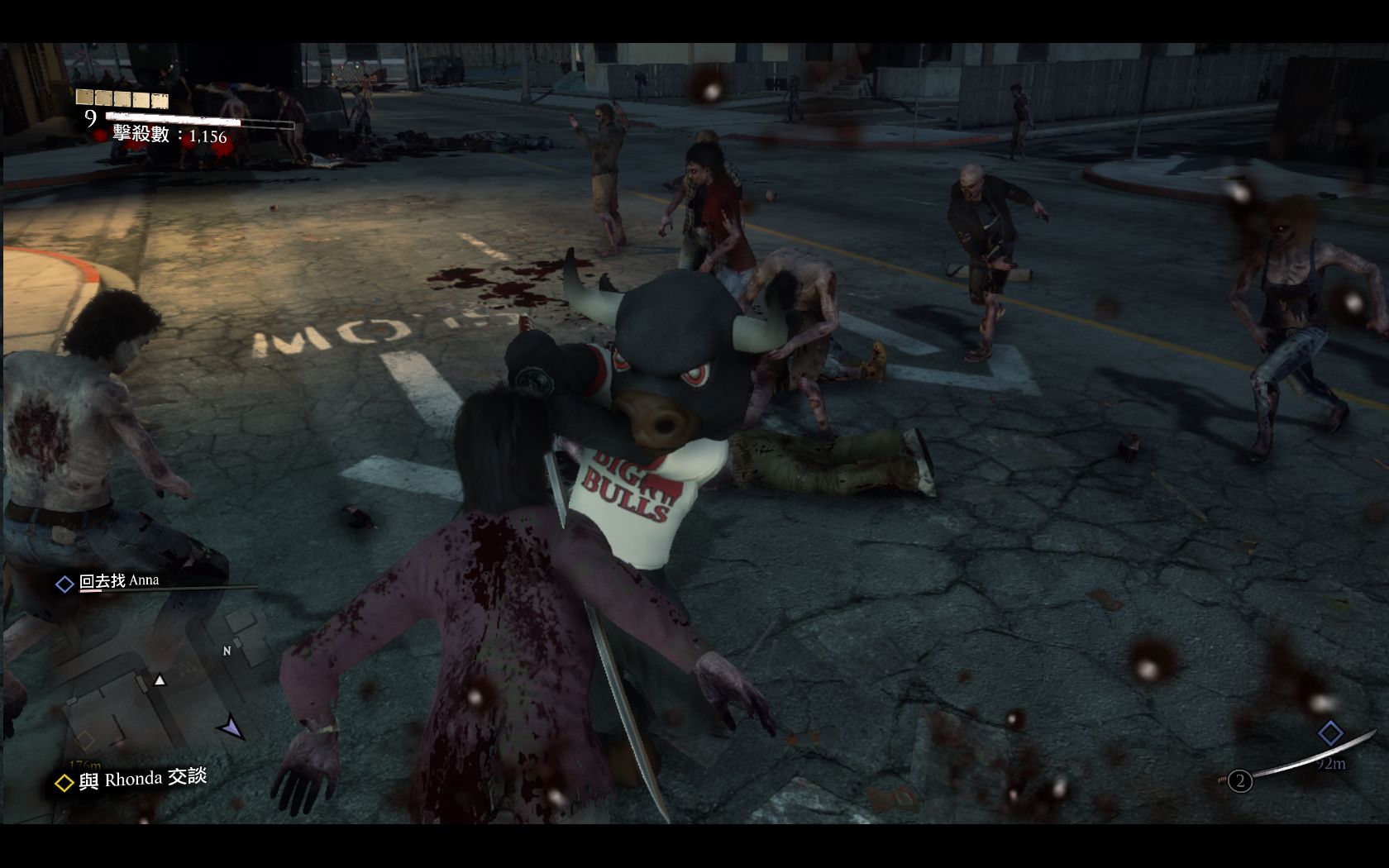Viewport: 1389px width, 868px height.
Task: Select the 與 Rhonda 交談 mission objective
Action: point(132,780)
